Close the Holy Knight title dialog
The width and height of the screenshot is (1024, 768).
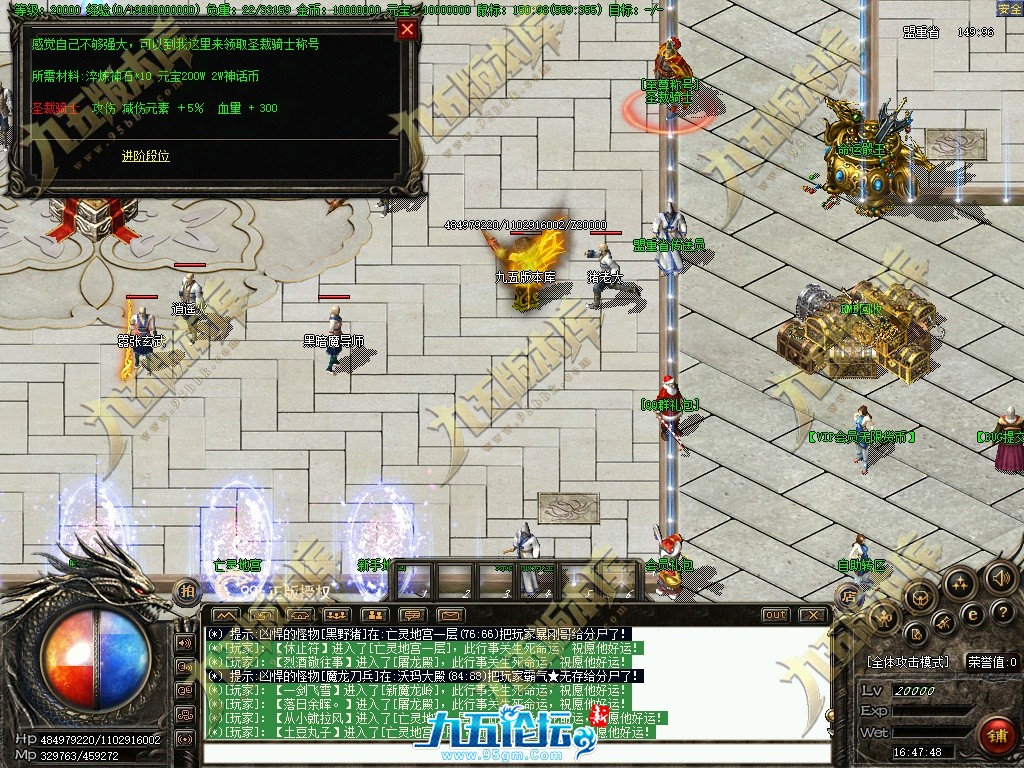[x=407, y=29]
